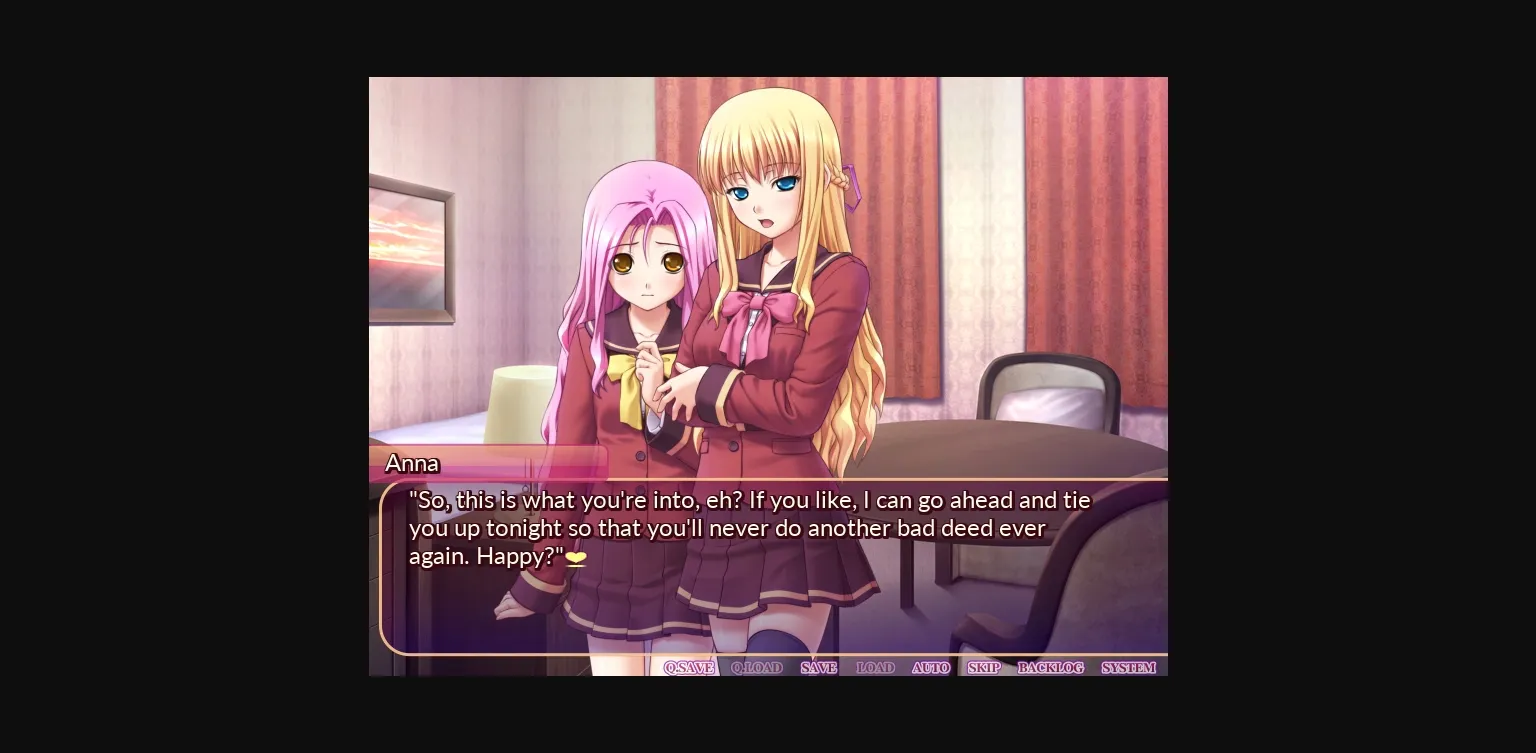
Task: Click the dialogue box to advance text
Action: tap(770, 565)
